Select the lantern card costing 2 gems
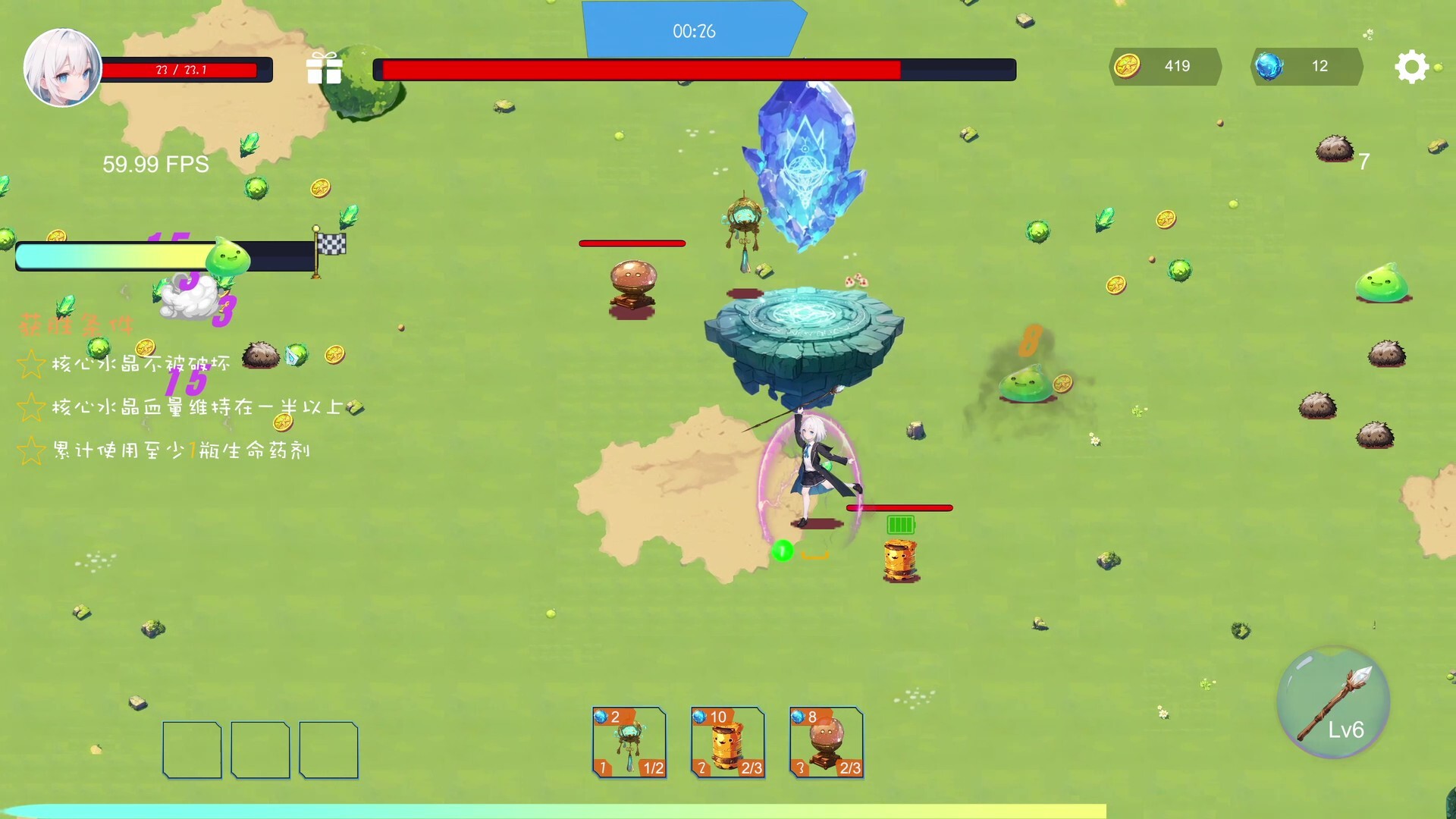Image resolution: width=1456 pixels, height=819 pixels. (x=629, y=743)
